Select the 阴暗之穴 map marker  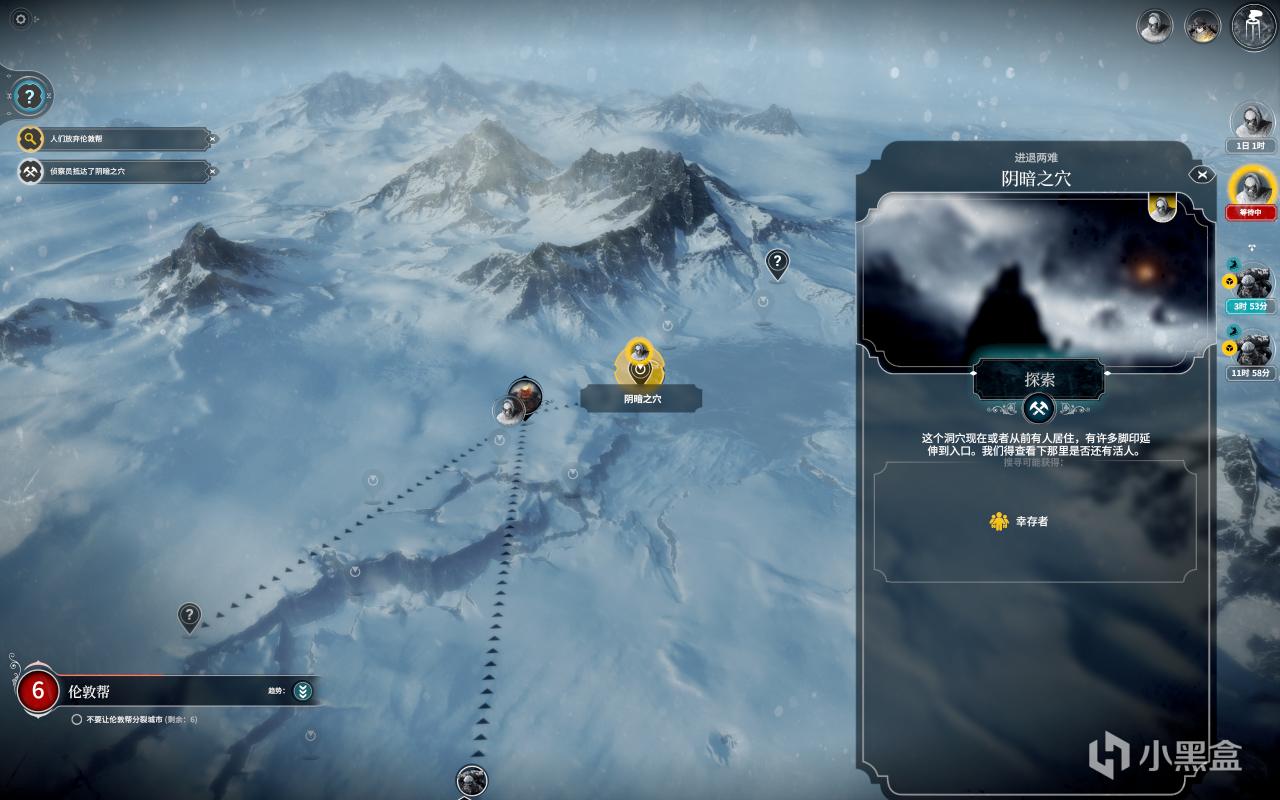[x=639, y=362]
